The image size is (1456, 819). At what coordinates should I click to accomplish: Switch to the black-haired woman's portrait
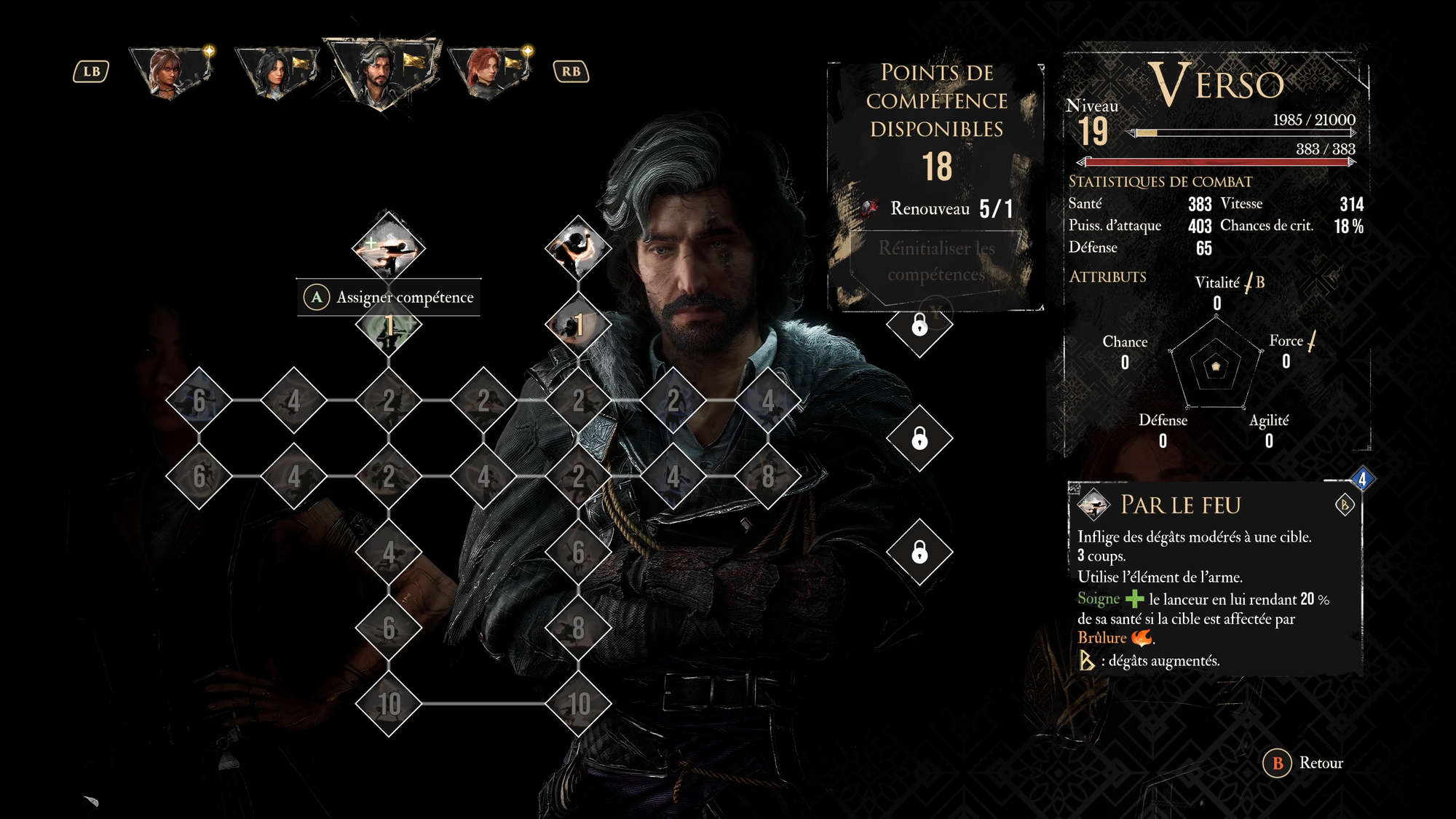275,73
